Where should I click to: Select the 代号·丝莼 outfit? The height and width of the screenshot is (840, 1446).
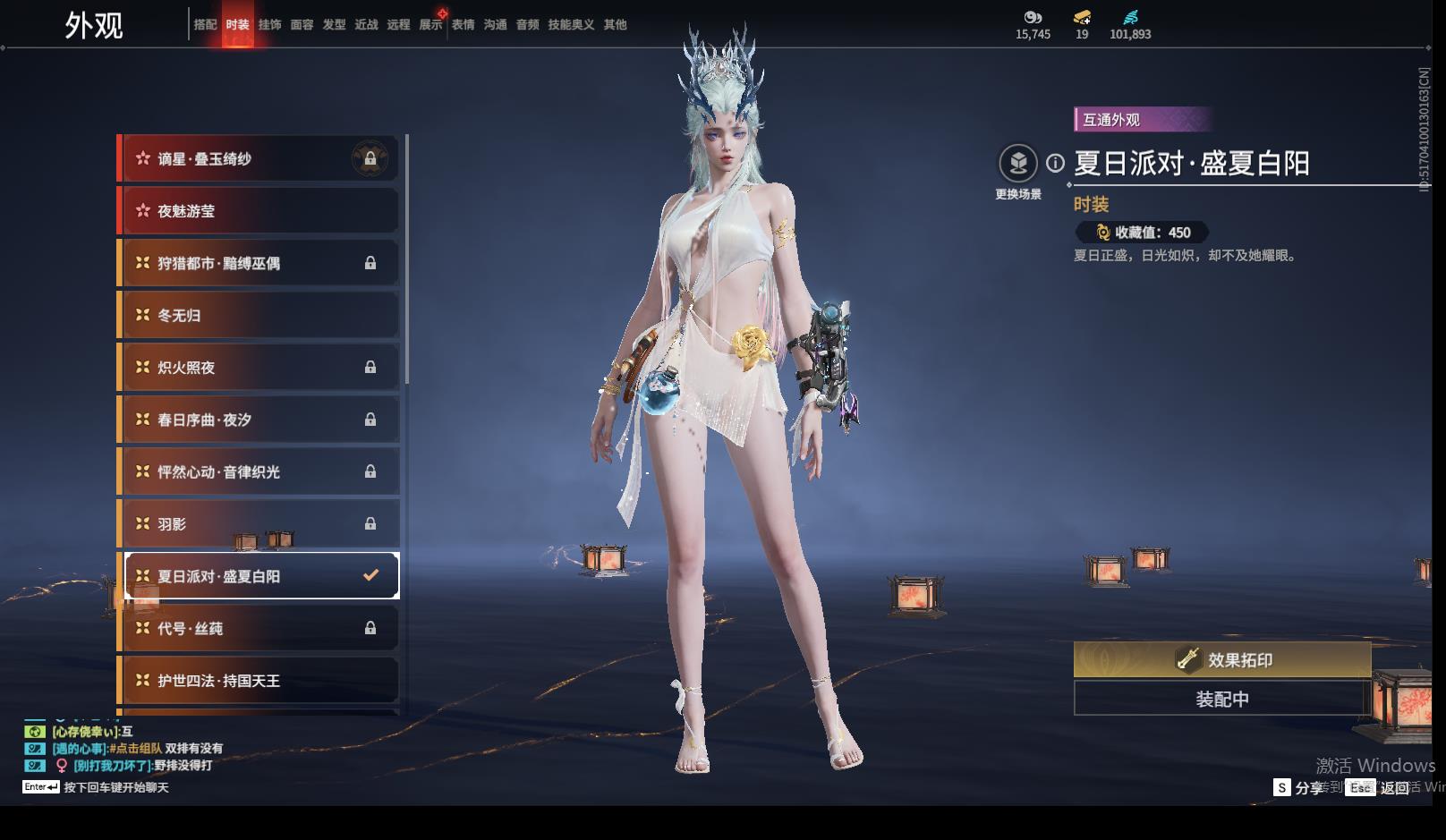(x=259, y=629)
